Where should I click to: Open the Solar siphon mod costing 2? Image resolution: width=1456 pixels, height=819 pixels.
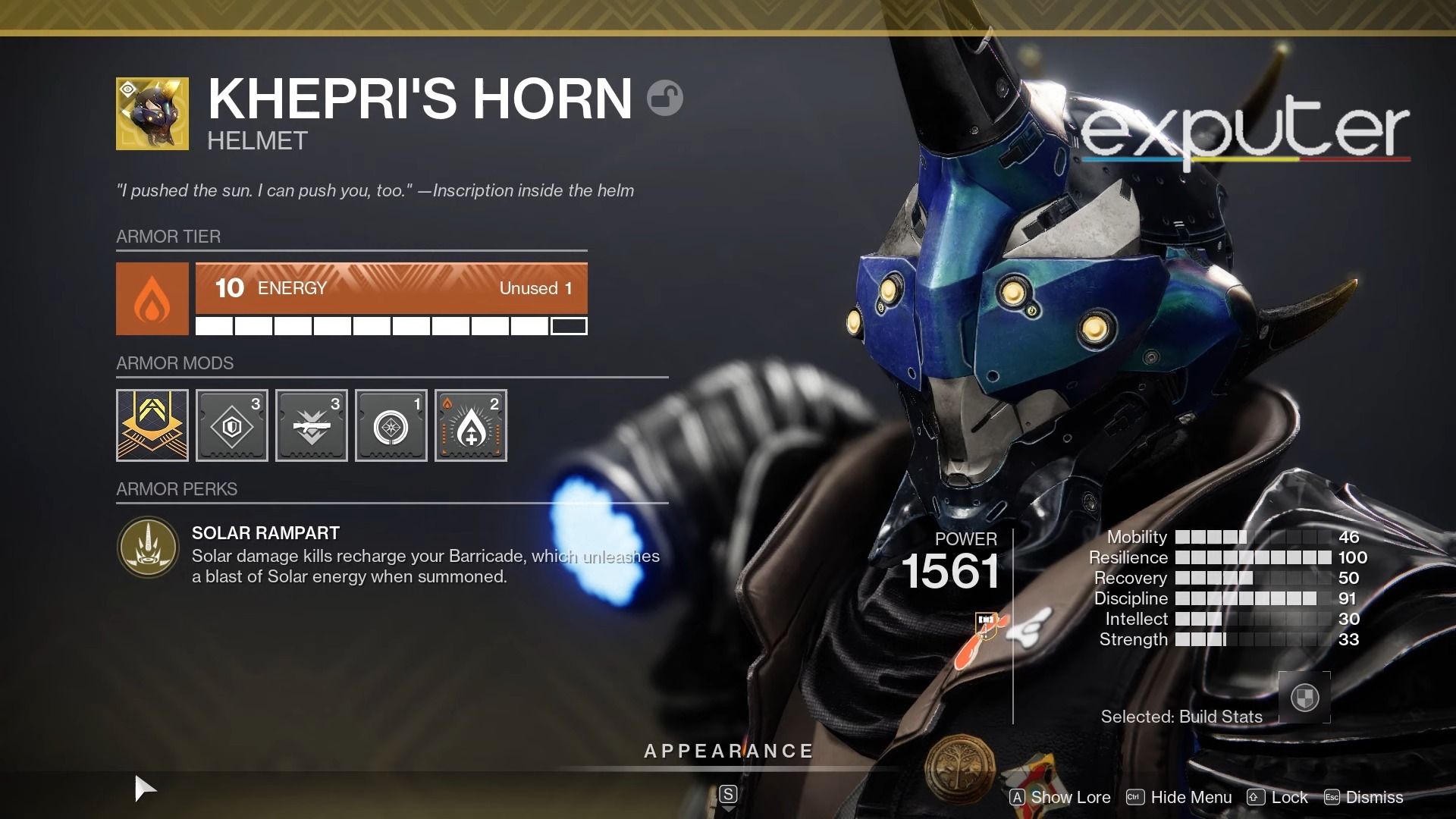[470, 425]
